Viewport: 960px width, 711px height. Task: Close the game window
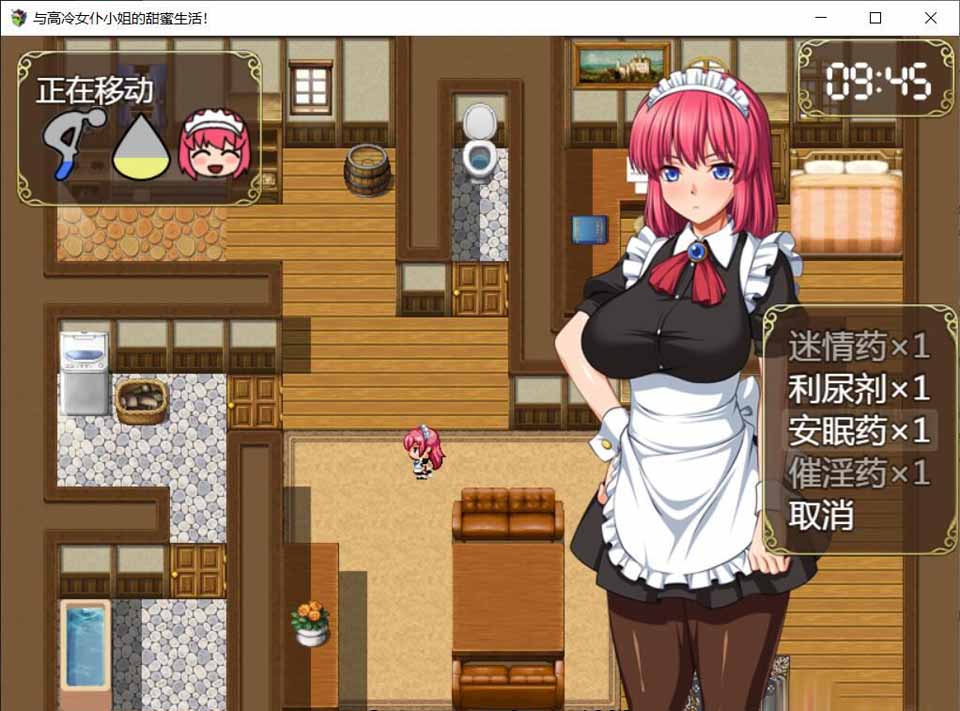pyautogui.click(x=930, y=18)
